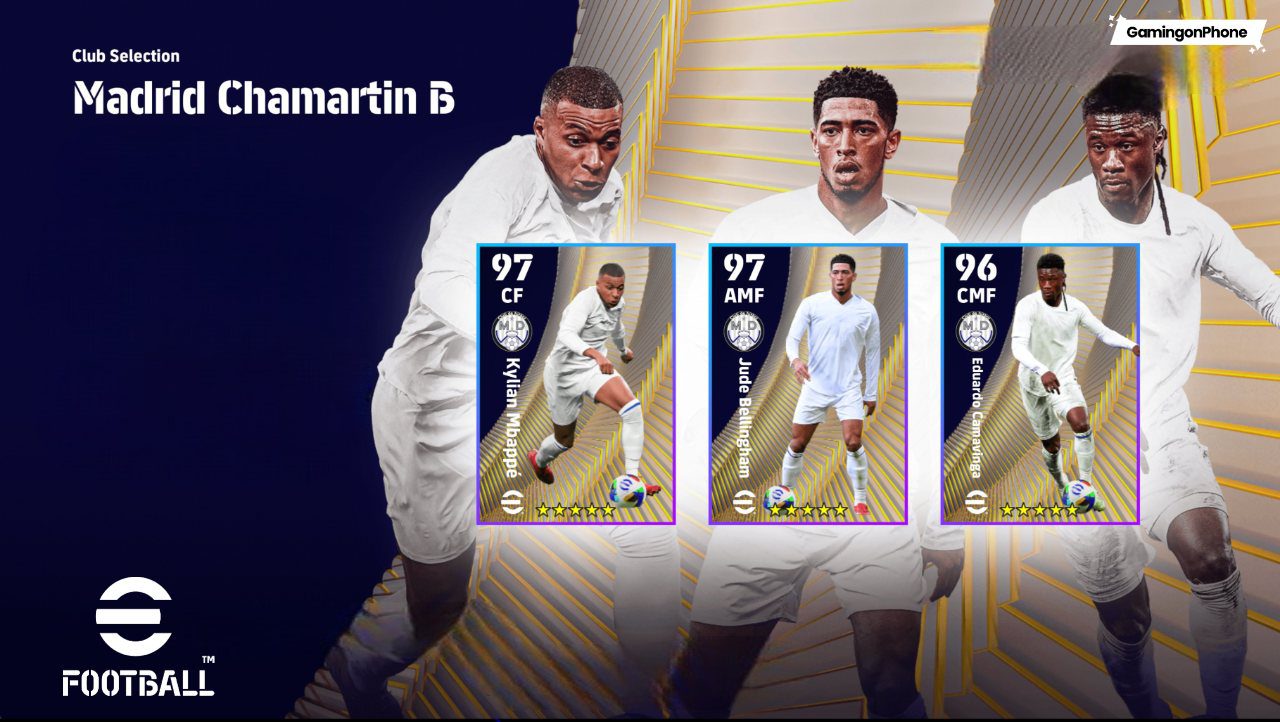Choose the Jude Bellingham AMF card
Viewport: 1280px width, 722px height.
pos(808,384)
